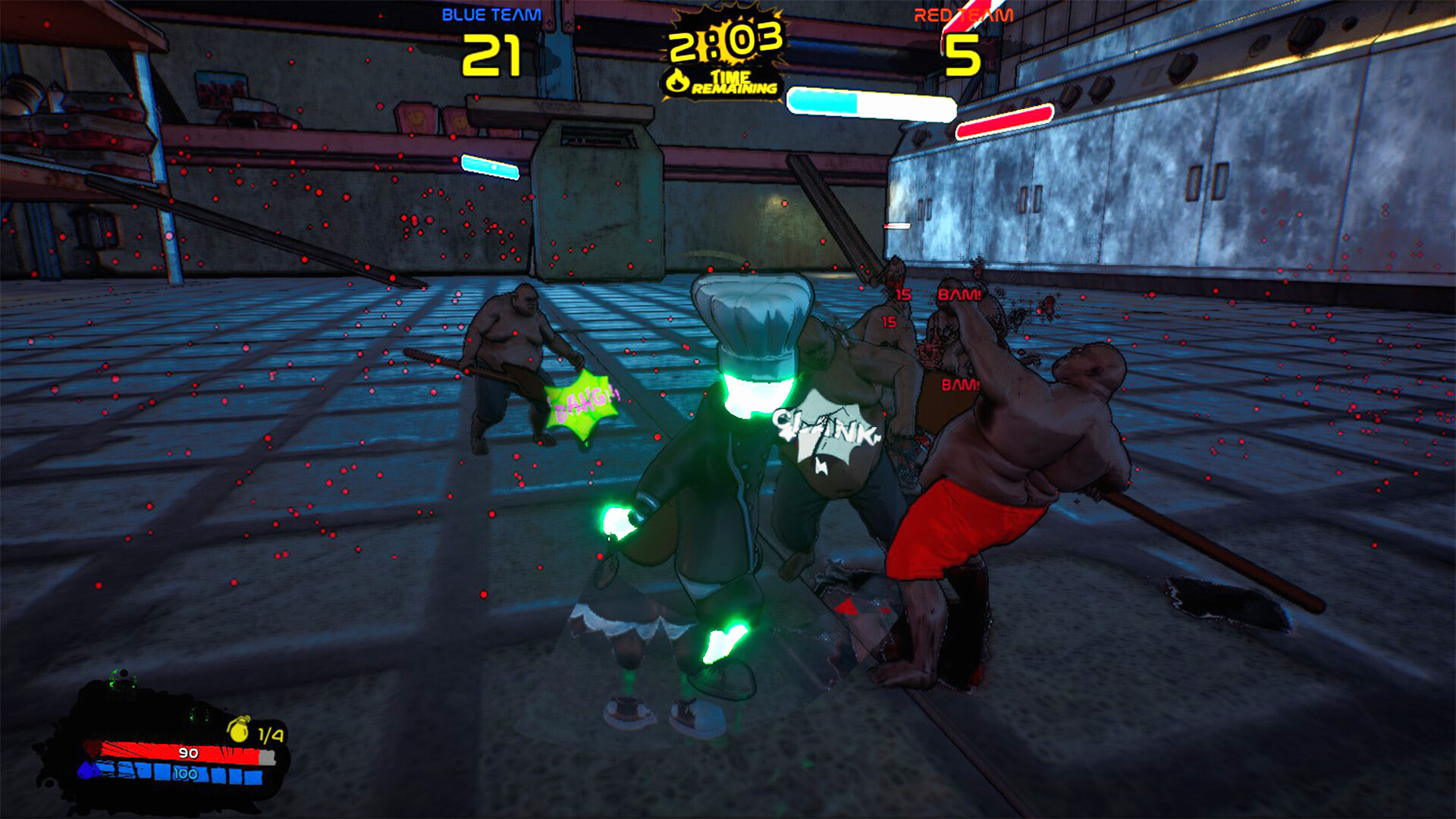Click the blue team score number 21
Screen dimensions: 1456x819
tap(493, 55)
